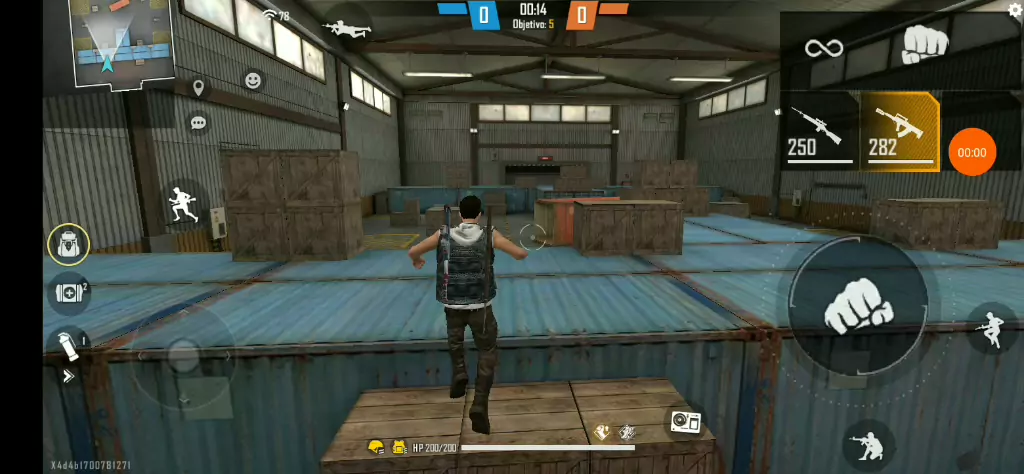Screen dimensions: 1024x474
Task: Toggle the sprint running-man button
Action: point(184,206)
